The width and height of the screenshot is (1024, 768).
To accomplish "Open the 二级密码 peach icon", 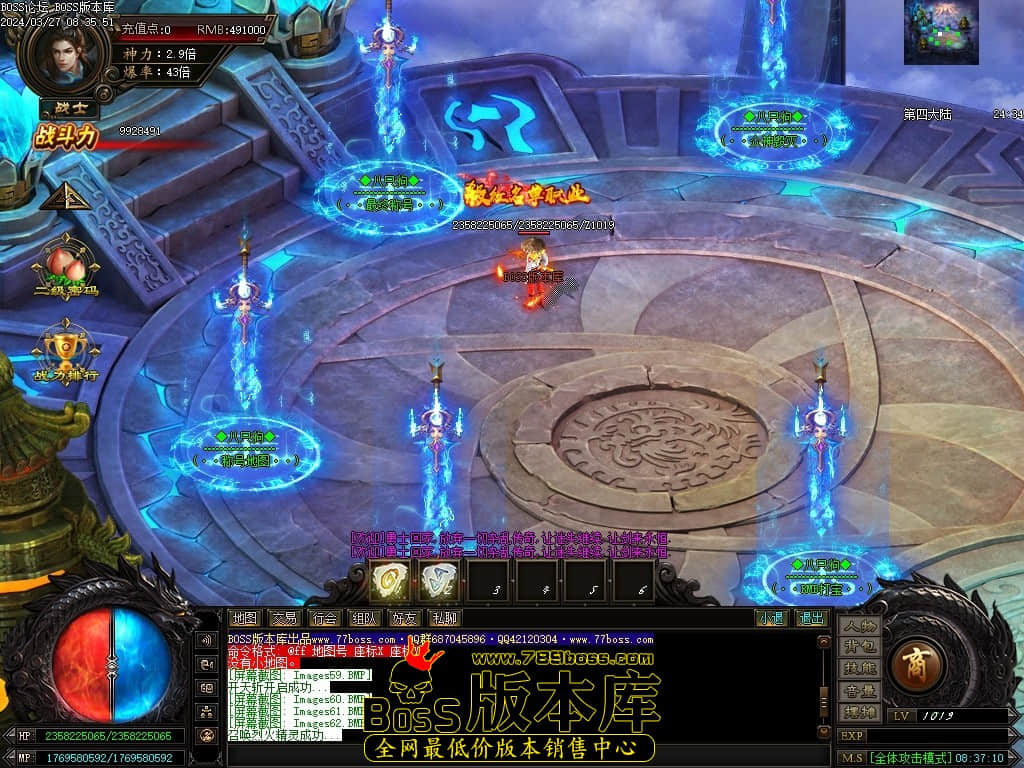I will click(x=66, y=264).
